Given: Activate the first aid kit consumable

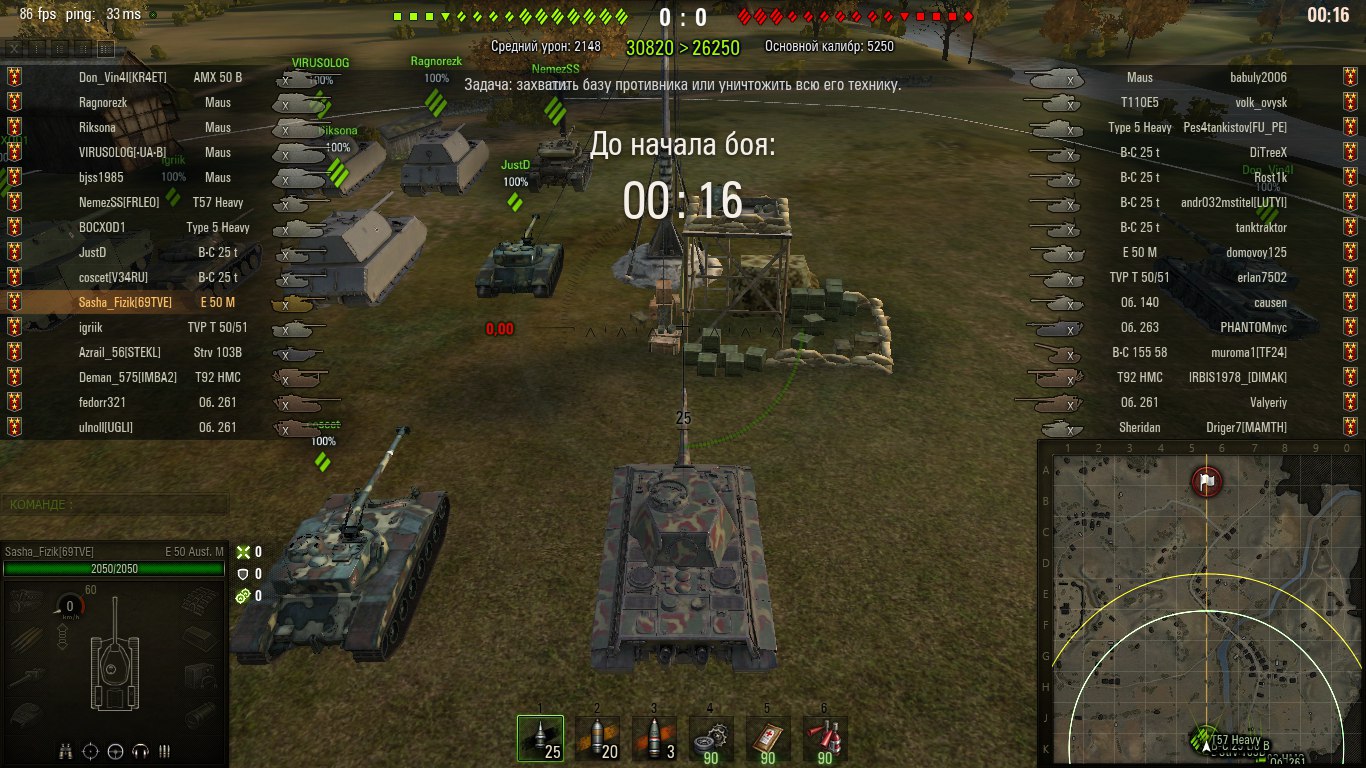Looking at the screenshot, I should click(768, 739).
